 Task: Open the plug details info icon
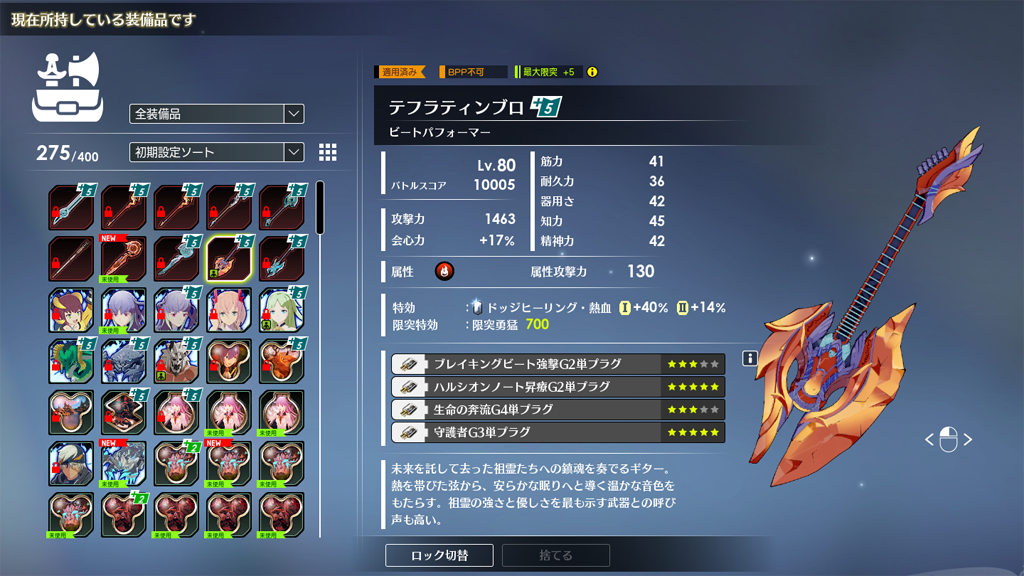(x=749, y=358)
